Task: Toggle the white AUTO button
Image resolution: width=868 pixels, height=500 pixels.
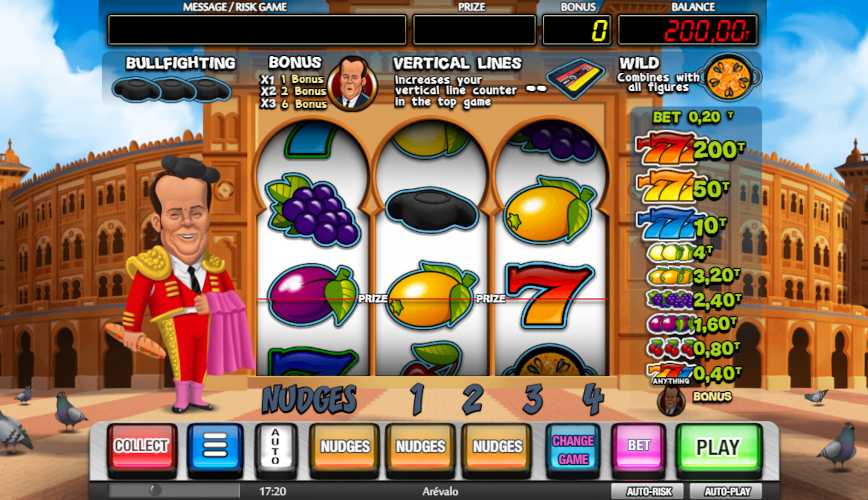Action: (276, 448)
